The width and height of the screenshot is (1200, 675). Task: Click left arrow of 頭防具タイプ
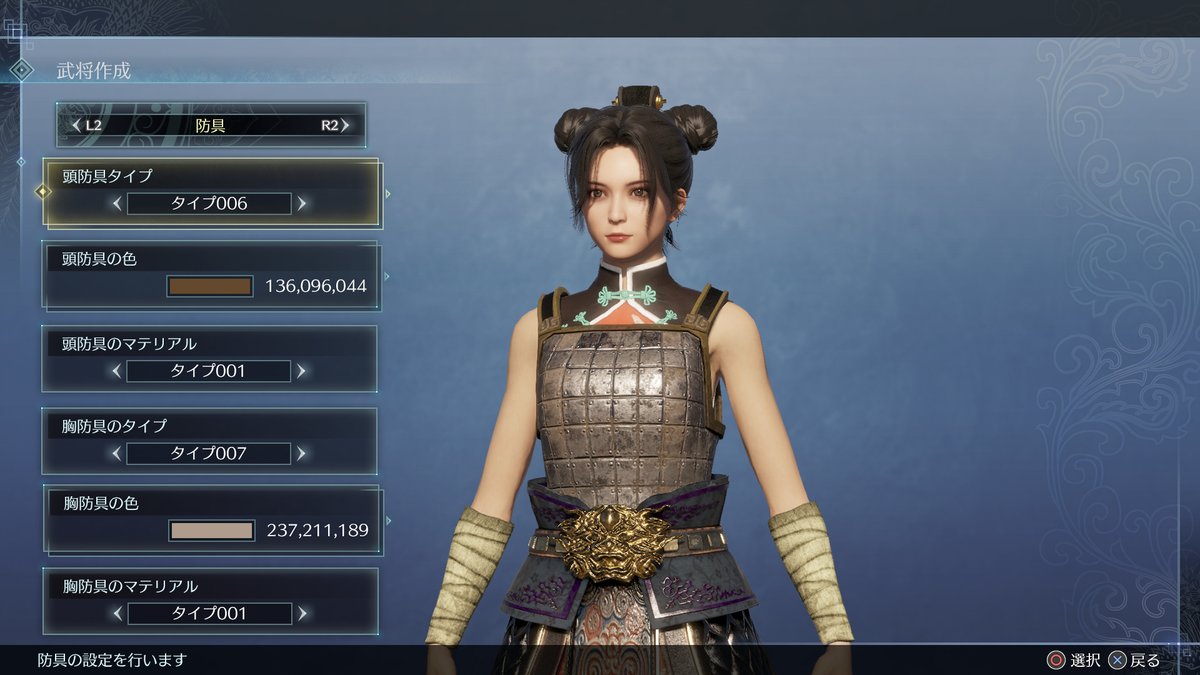[x=117, y=204]
